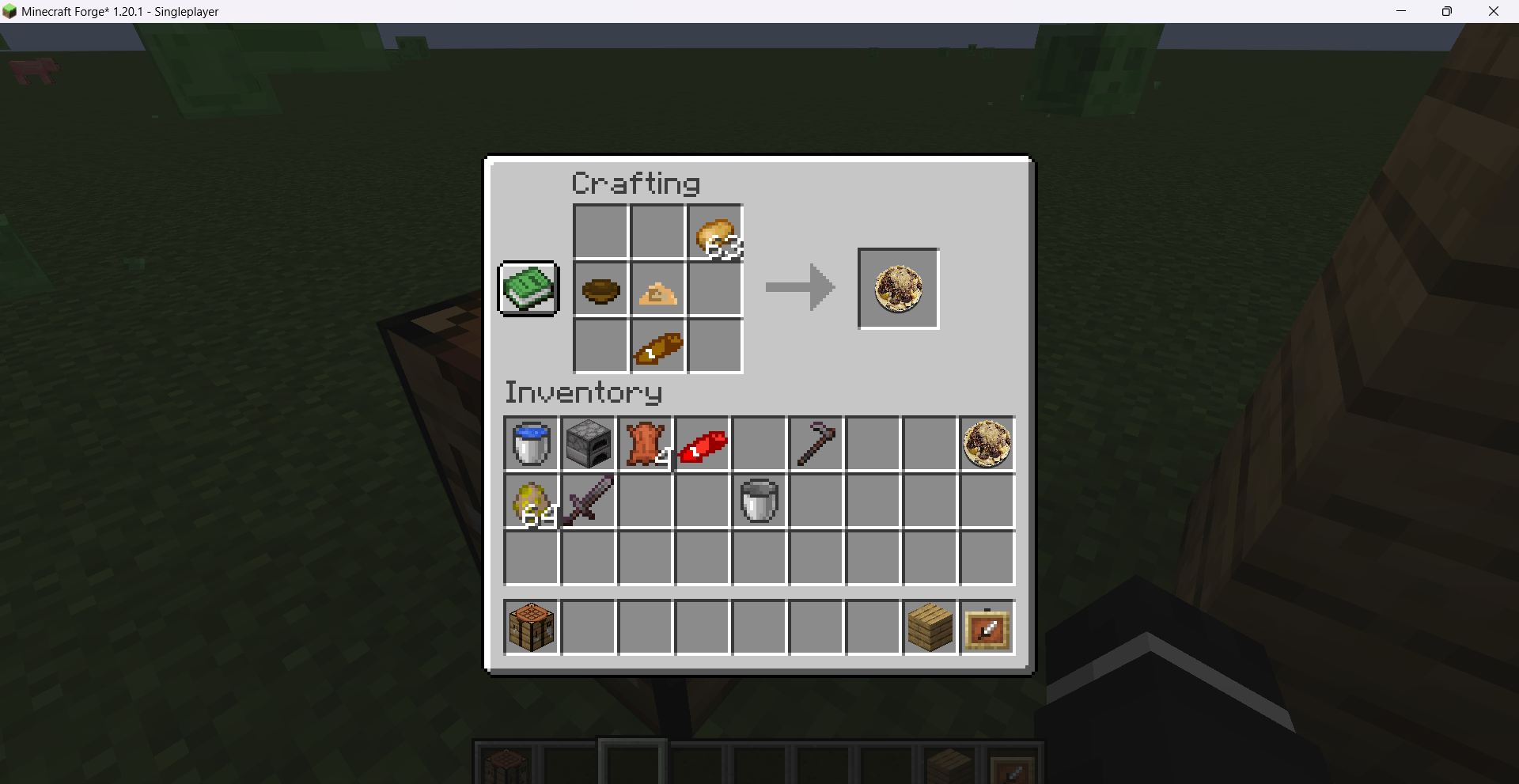Grab the potato stack in the crafting grid
The height and width of the screenshot is (784, 1519).
pyautogui.click(x=715, y=233)
